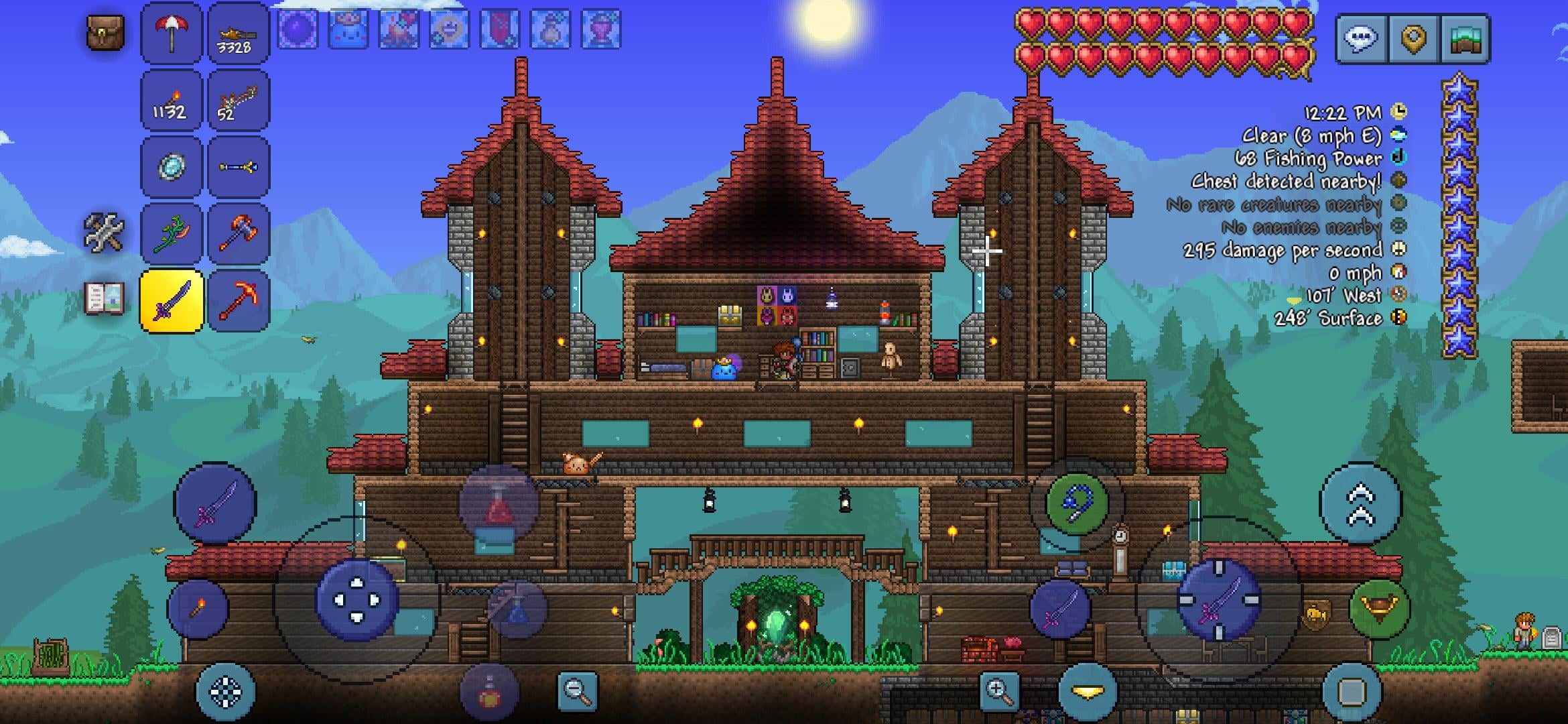
Task: Tap the double-arrow jump button
Action: (1360, 504)
